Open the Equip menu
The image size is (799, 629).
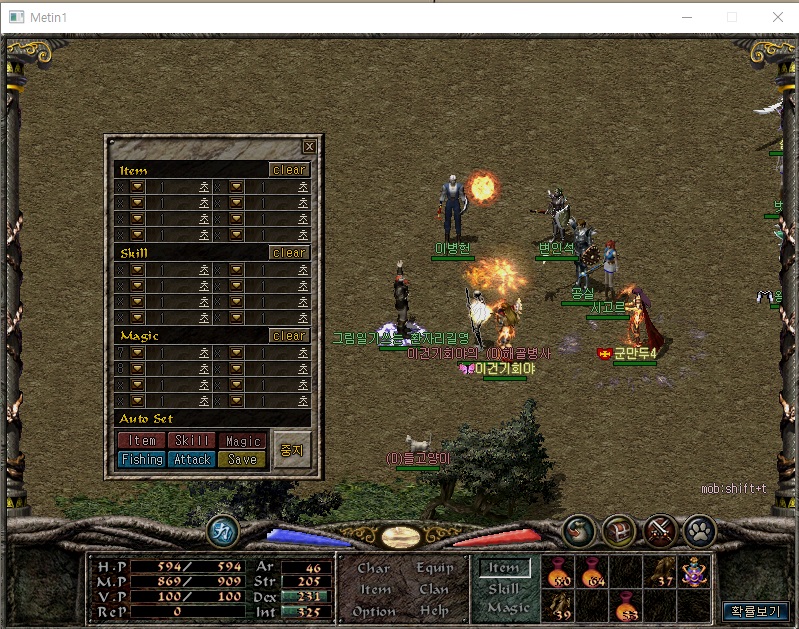434,568
